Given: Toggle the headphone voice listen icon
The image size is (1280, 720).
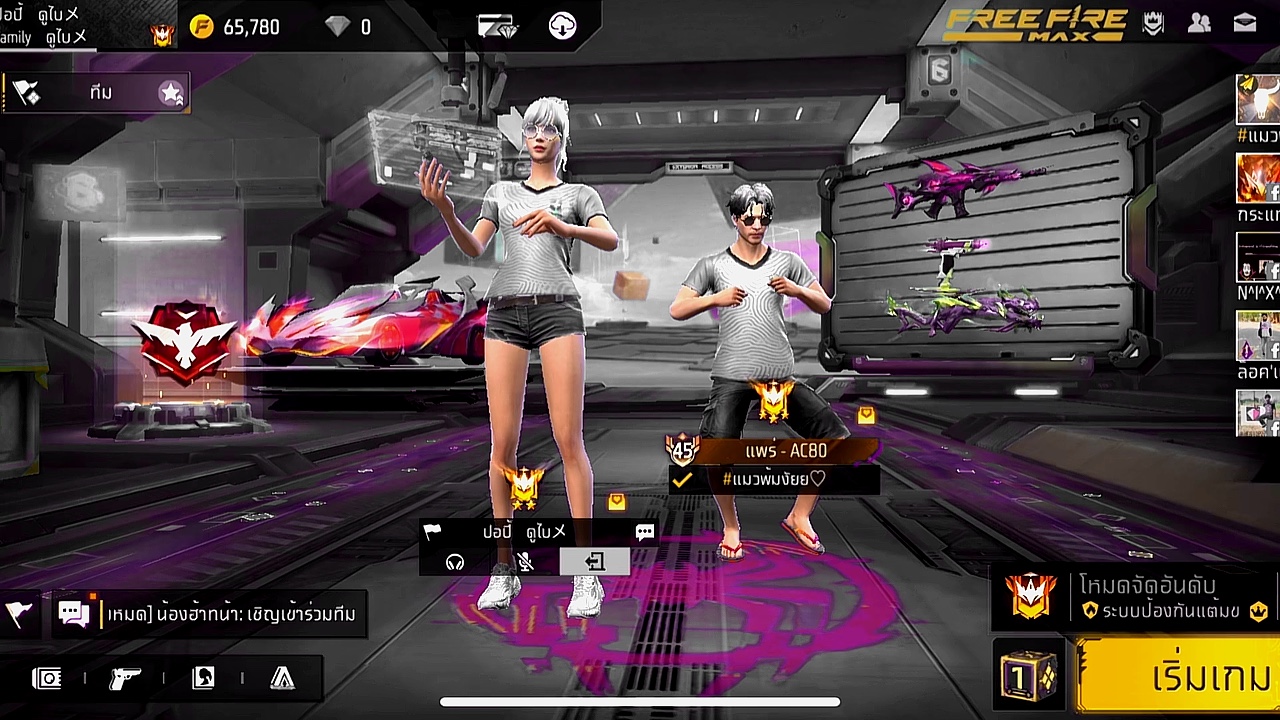Looking at the screenshot, I should tap(455, 562).
